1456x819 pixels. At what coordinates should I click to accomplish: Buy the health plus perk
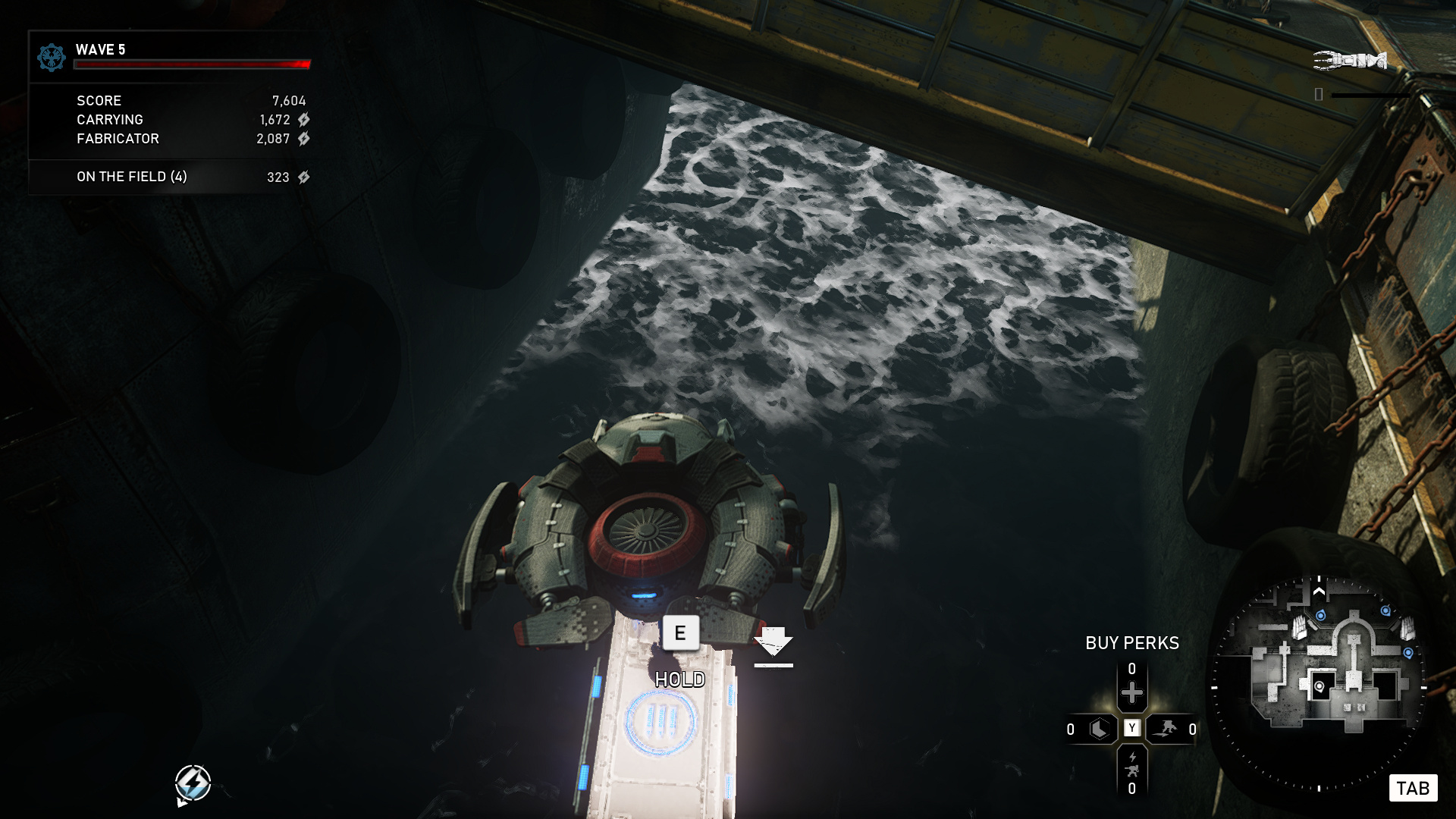point(1131,692)
